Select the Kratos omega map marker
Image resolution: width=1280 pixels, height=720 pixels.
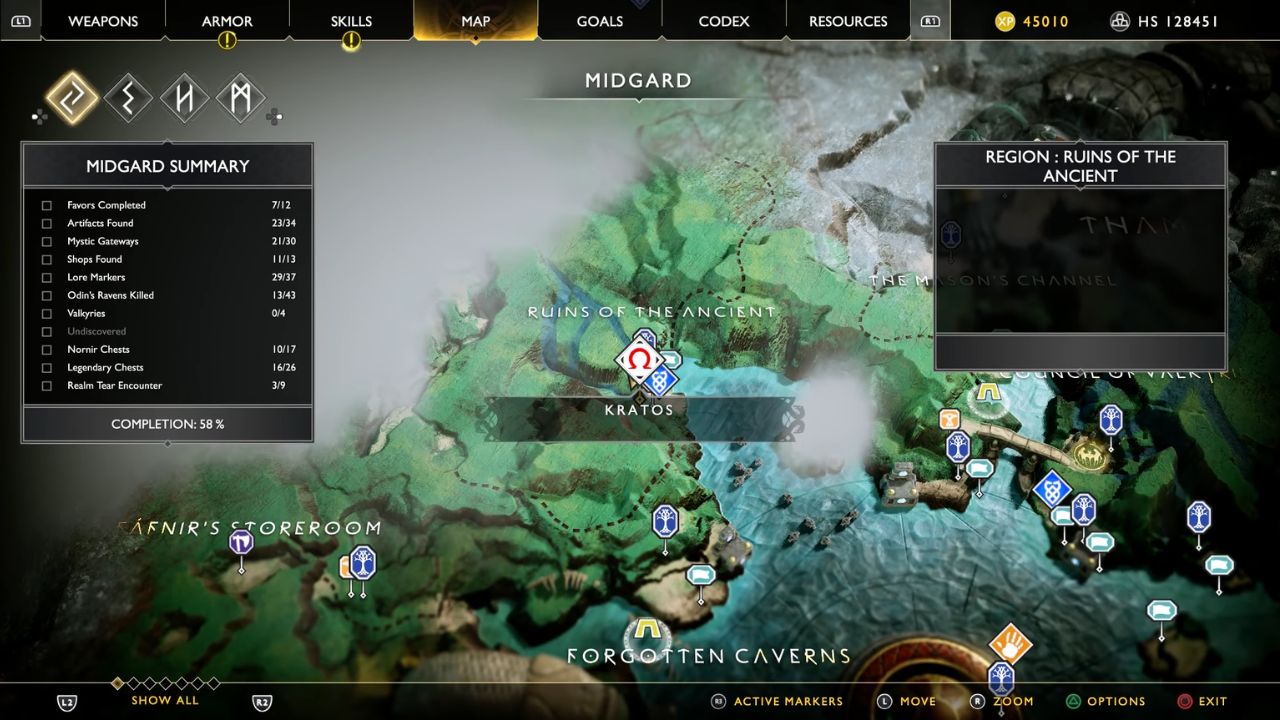tap(638, 360)
